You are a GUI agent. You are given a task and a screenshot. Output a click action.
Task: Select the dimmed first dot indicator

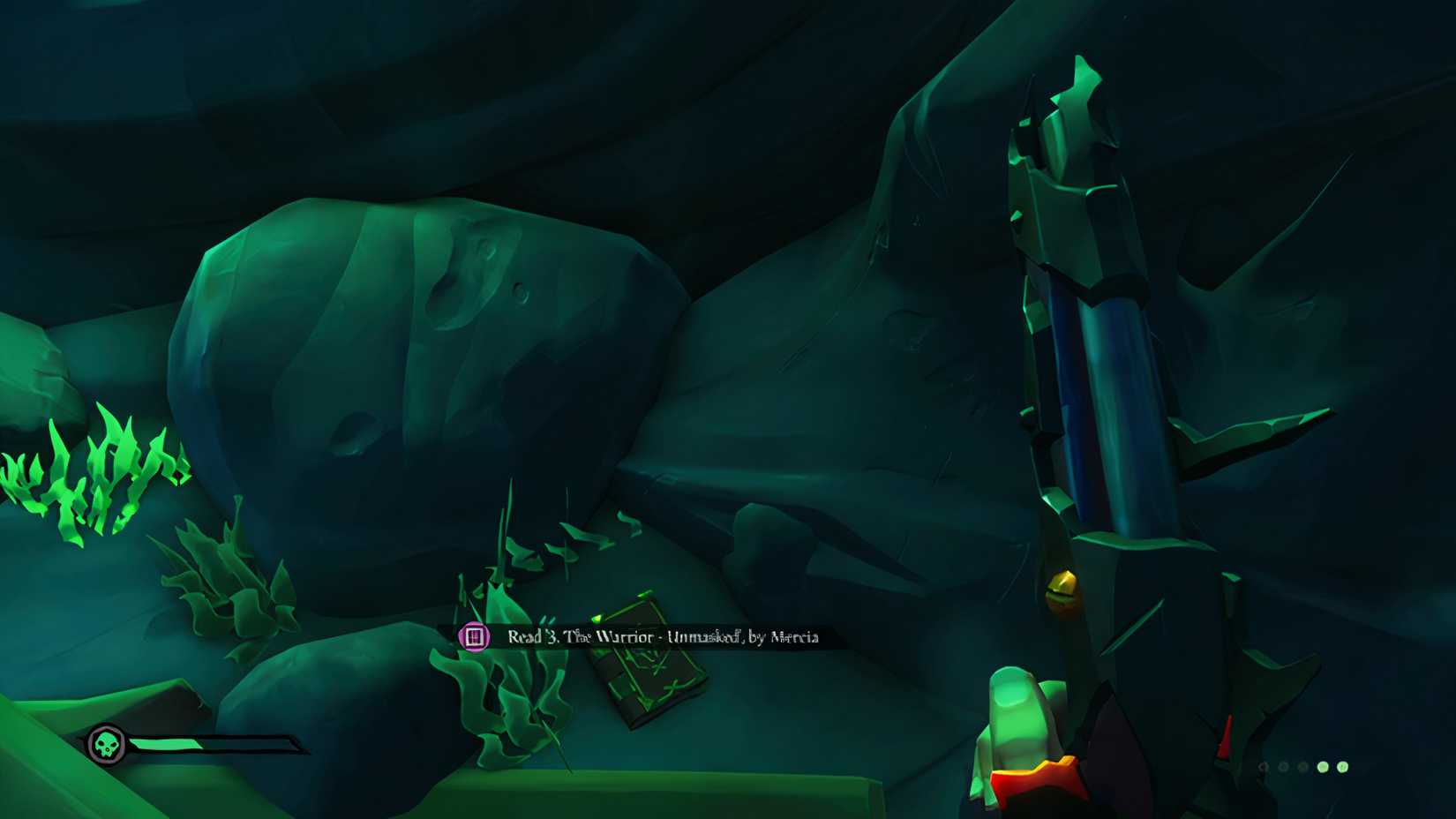(1264, 767)
